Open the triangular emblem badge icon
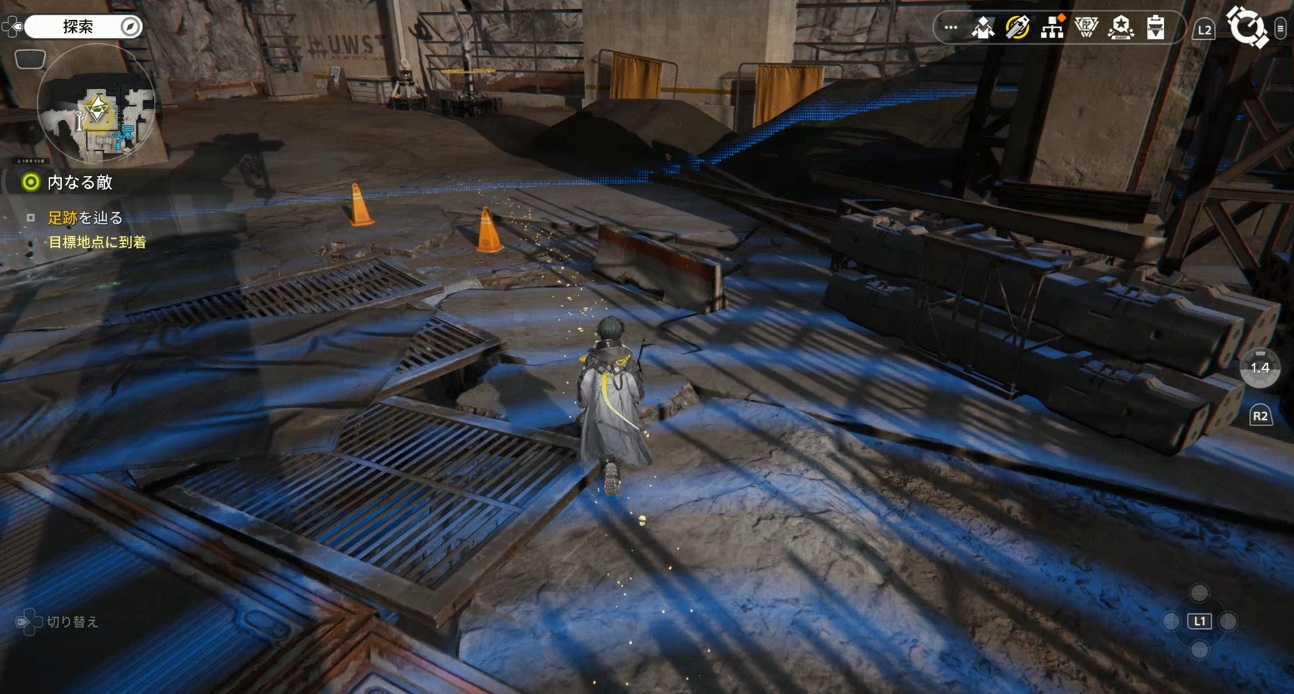Viewport: 1294px width, 694px height. 1086,28
